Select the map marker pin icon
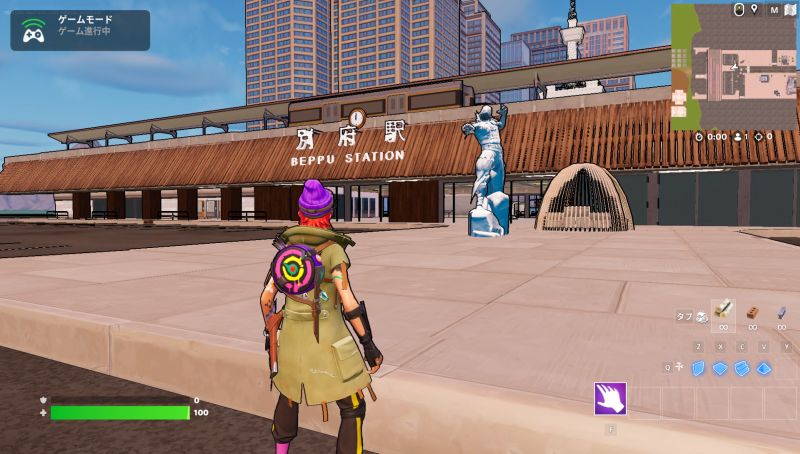 [754, 10]
